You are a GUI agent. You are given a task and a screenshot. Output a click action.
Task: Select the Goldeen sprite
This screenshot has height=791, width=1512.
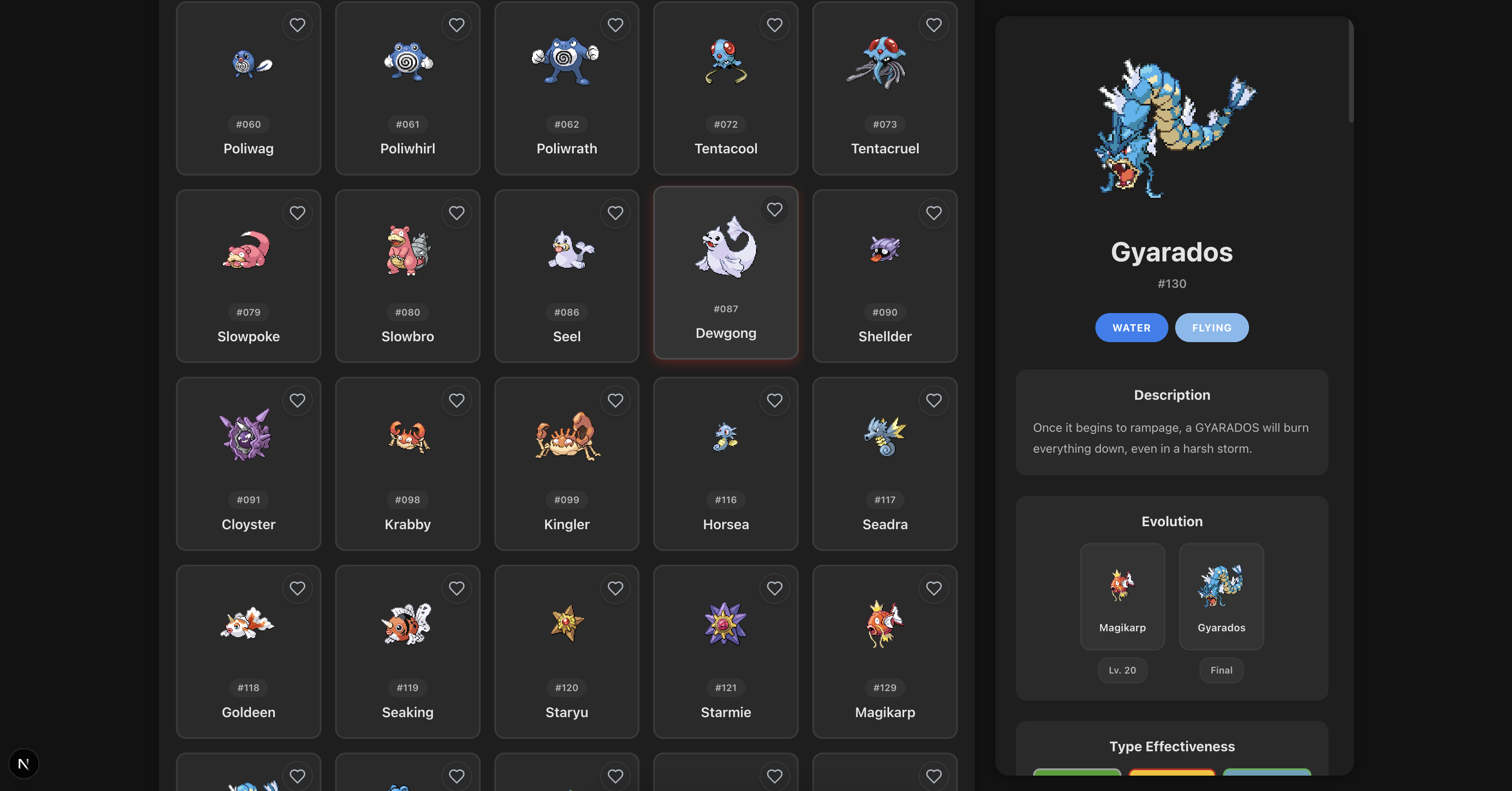248,624
